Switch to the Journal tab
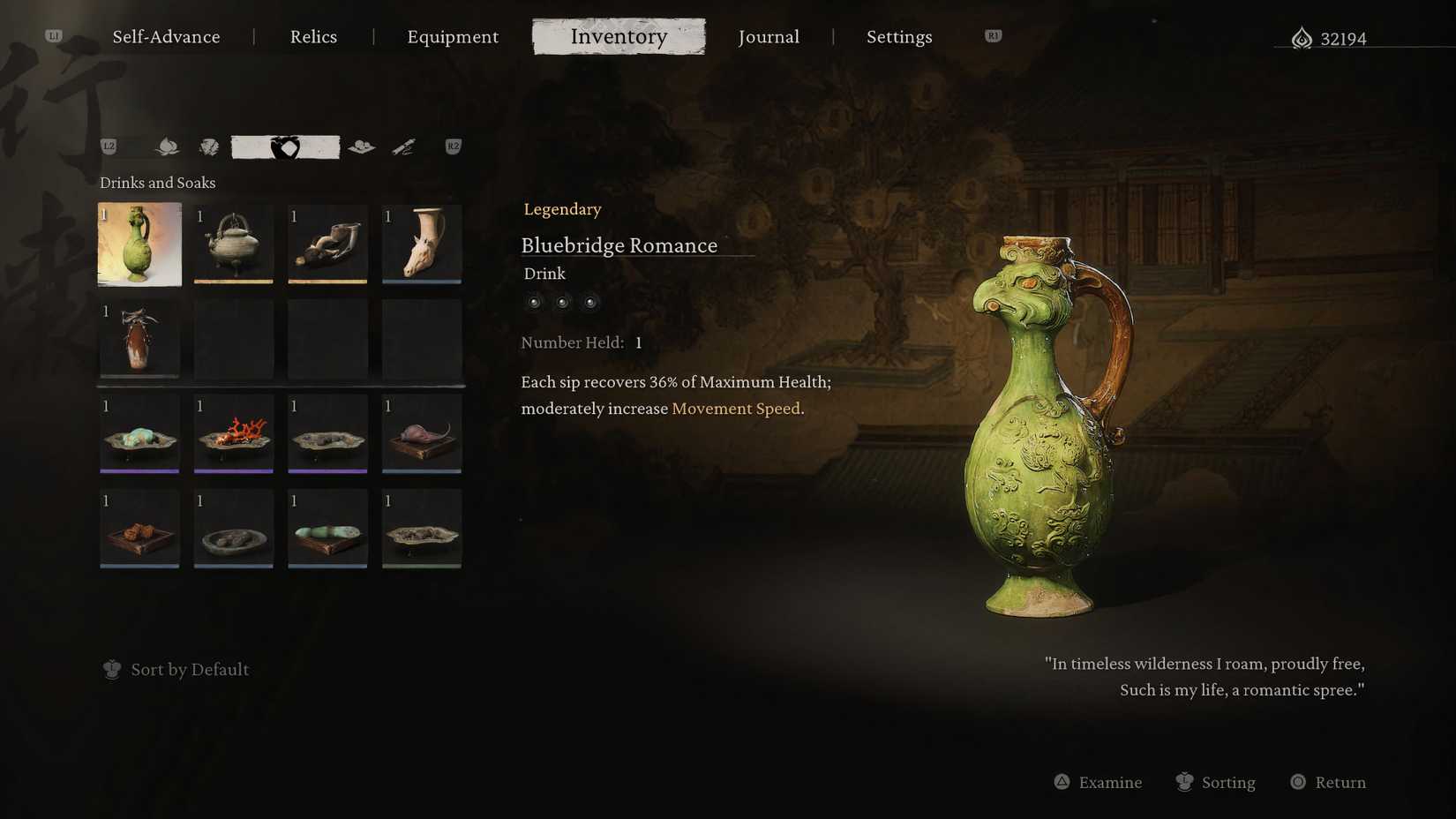 [x=769, y=37]
